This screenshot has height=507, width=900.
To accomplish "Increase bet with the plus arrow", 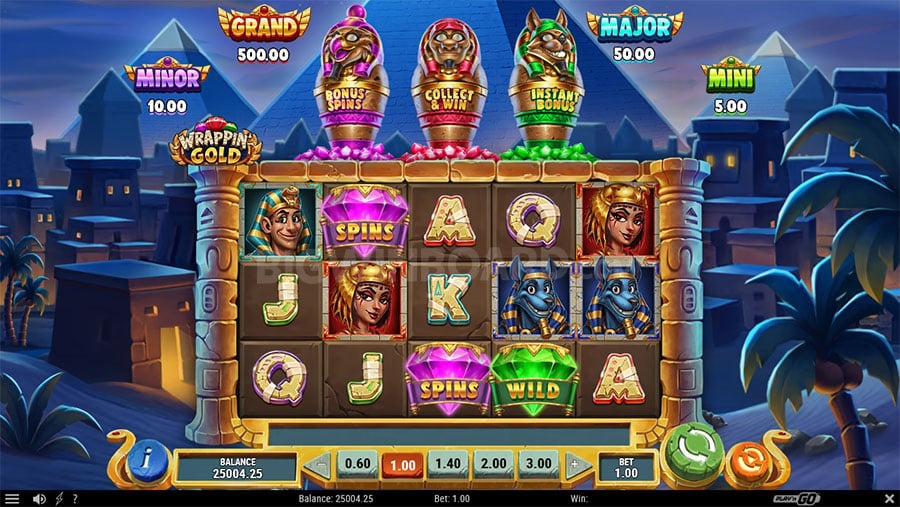I will click(574, 465).
